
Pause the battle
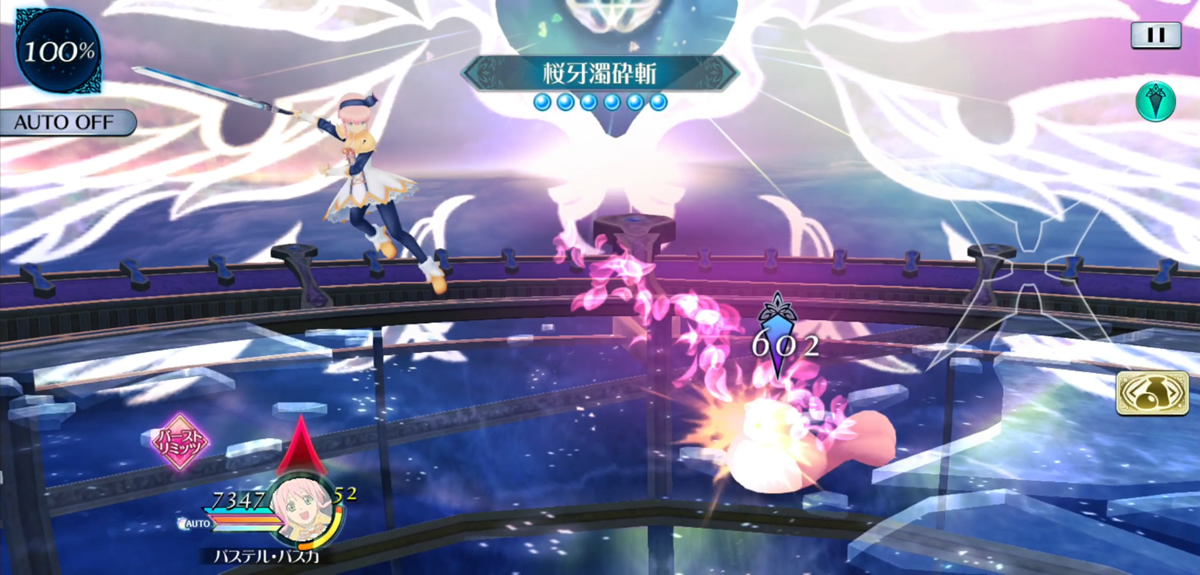(x=1155, y=35)
